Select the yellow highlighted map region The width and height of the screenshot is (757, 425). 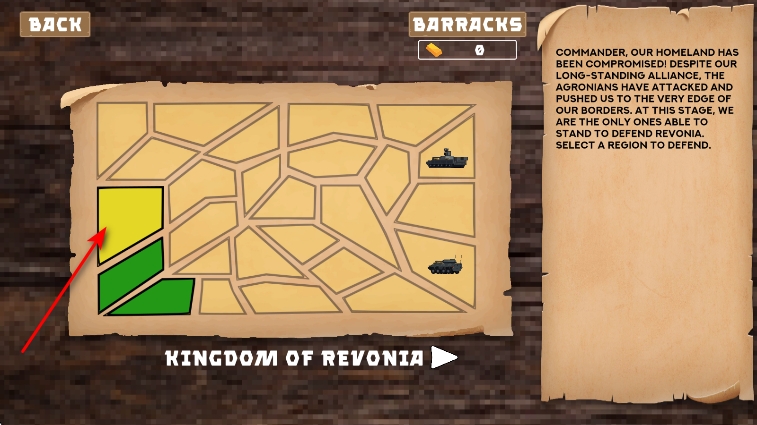pyautogui.click(x=130, y=222)
